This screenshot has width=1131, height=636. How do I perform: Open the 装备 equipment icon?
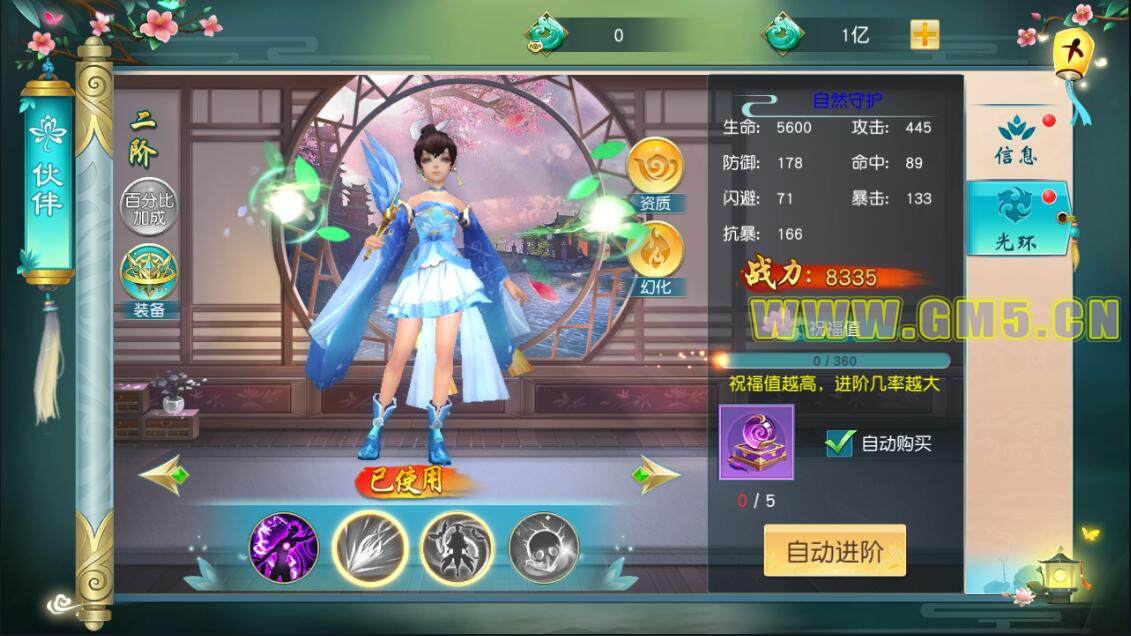tap(149, 280)
